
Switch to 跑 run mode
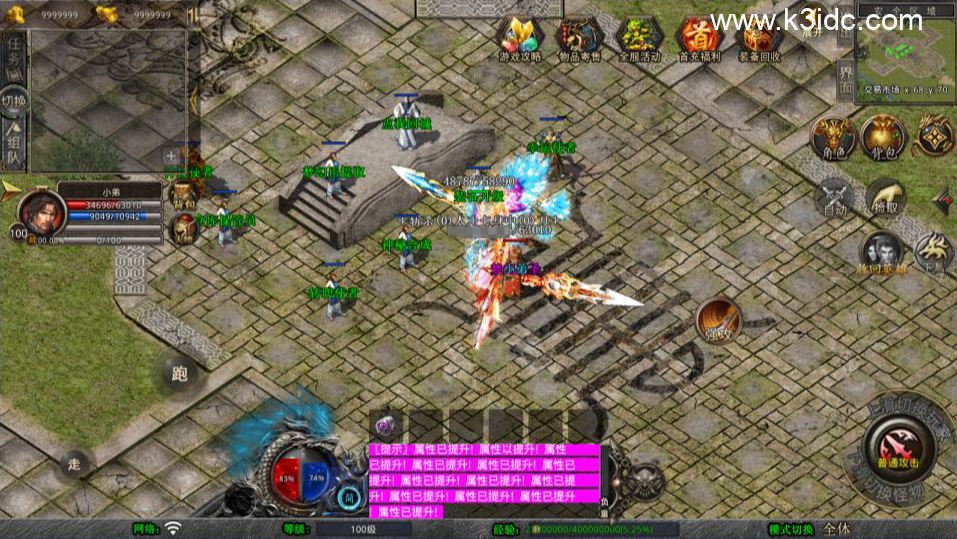[180, 374]
